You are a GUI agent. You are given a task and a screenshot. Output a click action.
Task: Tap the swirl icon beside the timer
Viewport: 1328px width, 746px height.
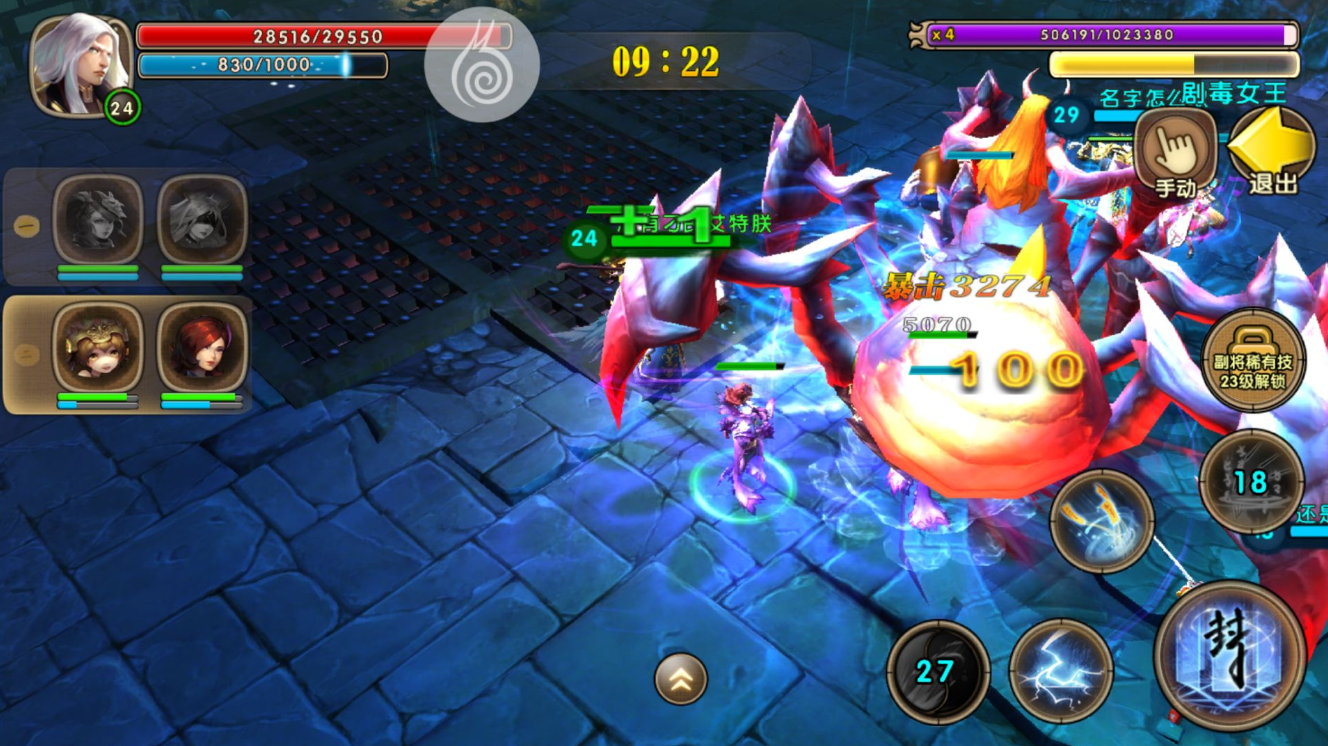click(x=482, y=65)
